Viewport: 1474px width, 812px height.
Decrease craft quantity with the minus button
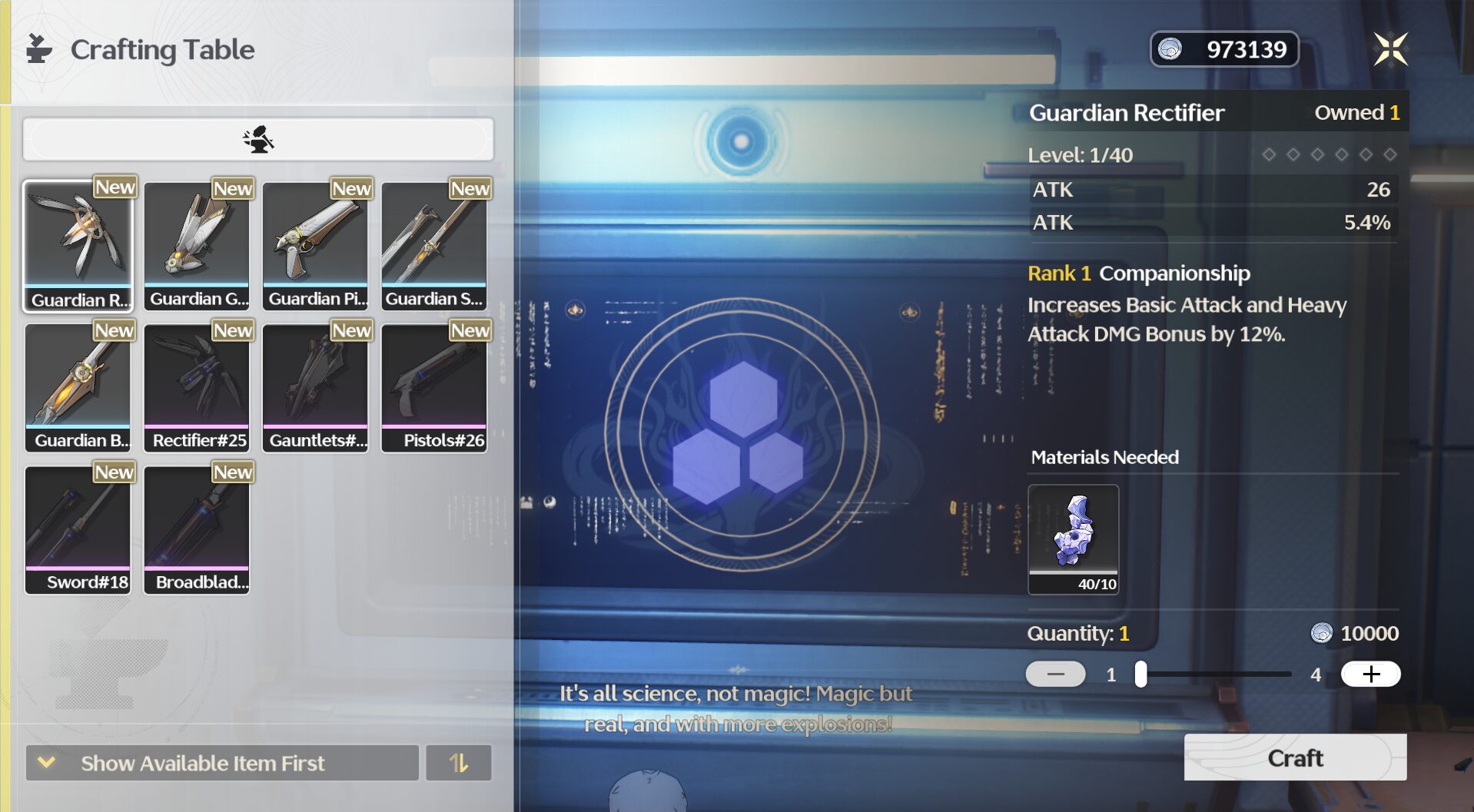pyautogui.click(x=1055, y=674)
